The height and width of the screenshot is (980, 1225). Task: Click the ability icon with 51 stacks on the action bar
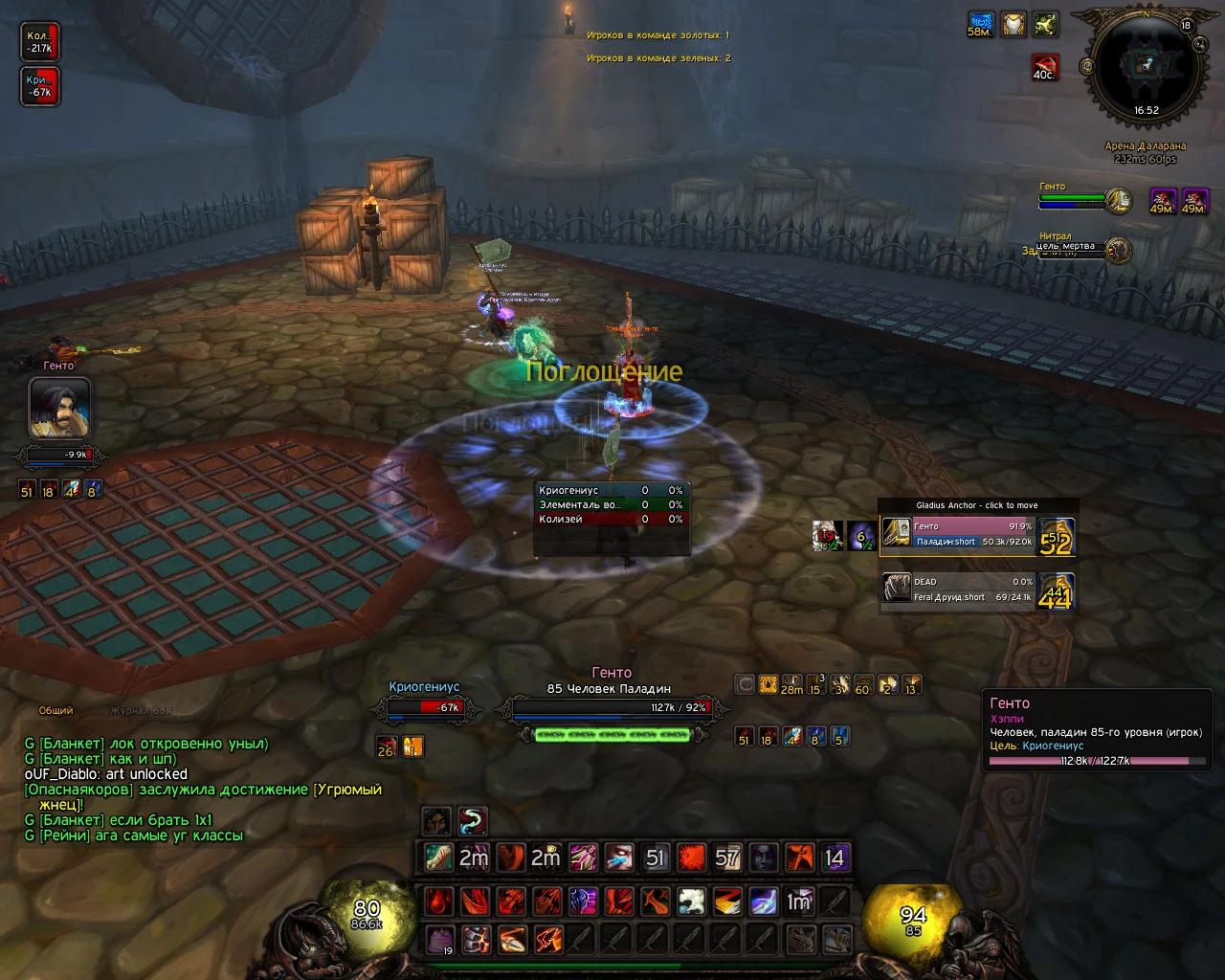[656, 858]
